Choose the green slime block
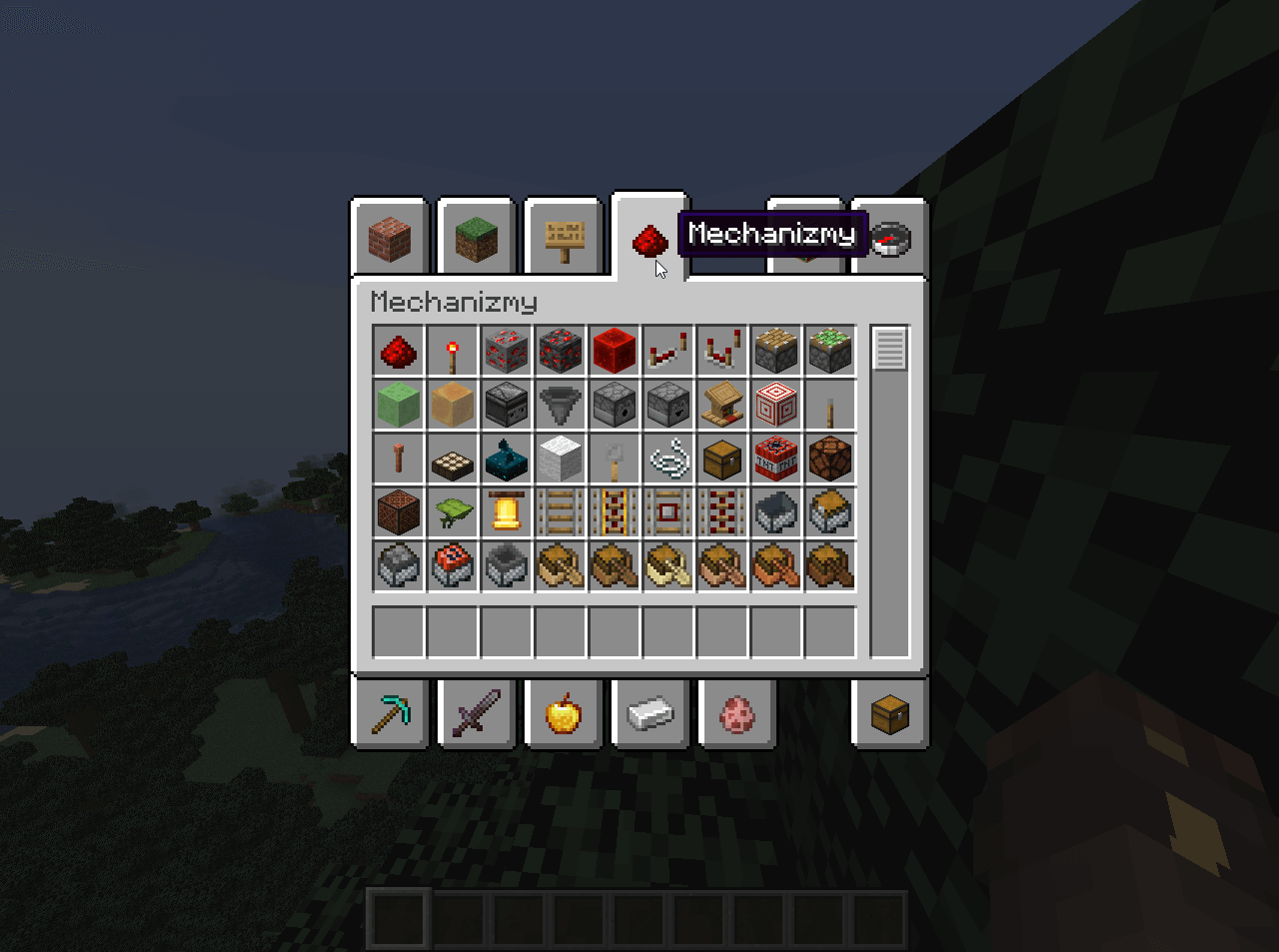Screen dimensions: 1279x952 (x=399, y=406)
